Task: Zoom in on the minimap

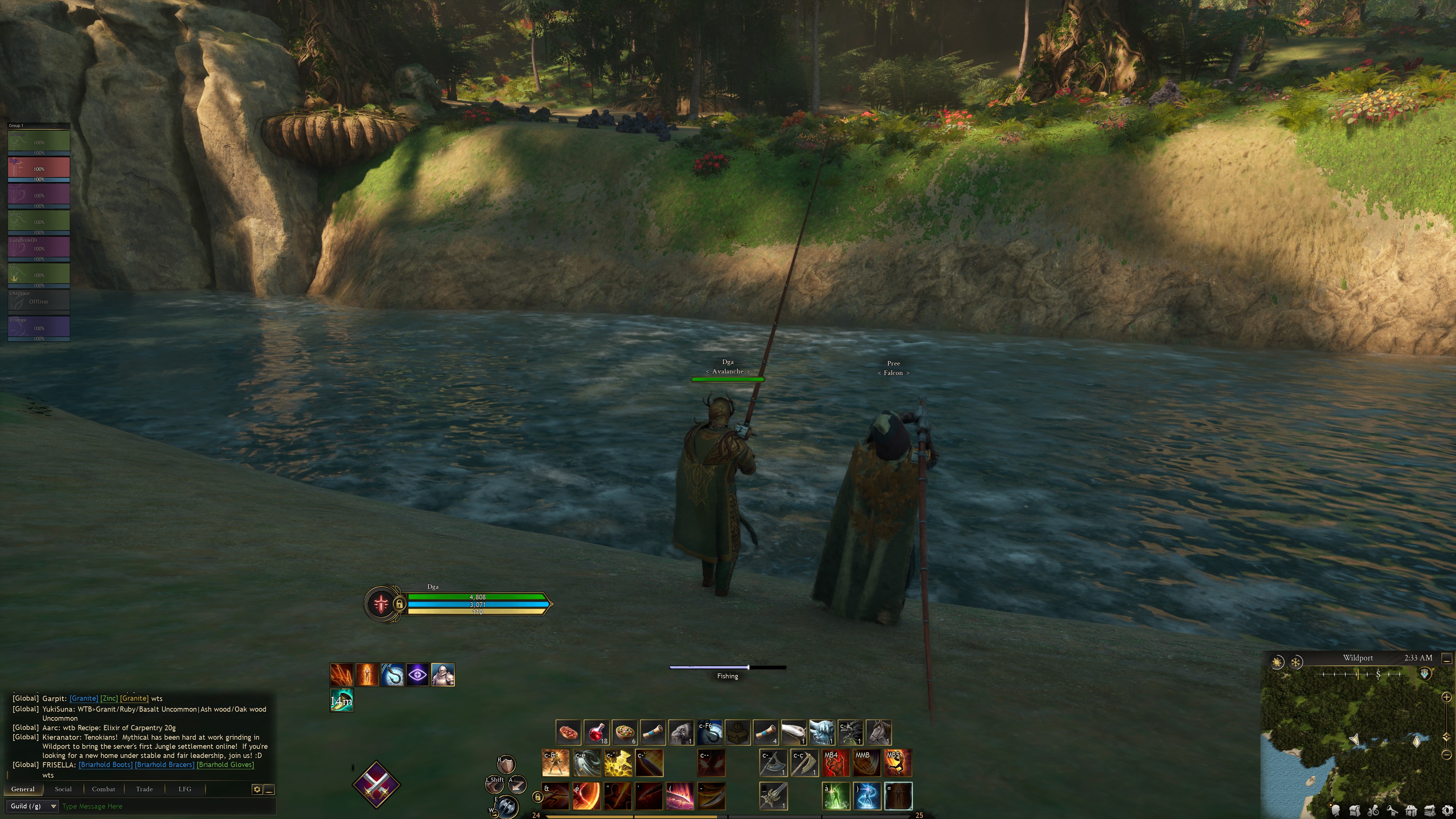Action: (x=1447, y=697)
